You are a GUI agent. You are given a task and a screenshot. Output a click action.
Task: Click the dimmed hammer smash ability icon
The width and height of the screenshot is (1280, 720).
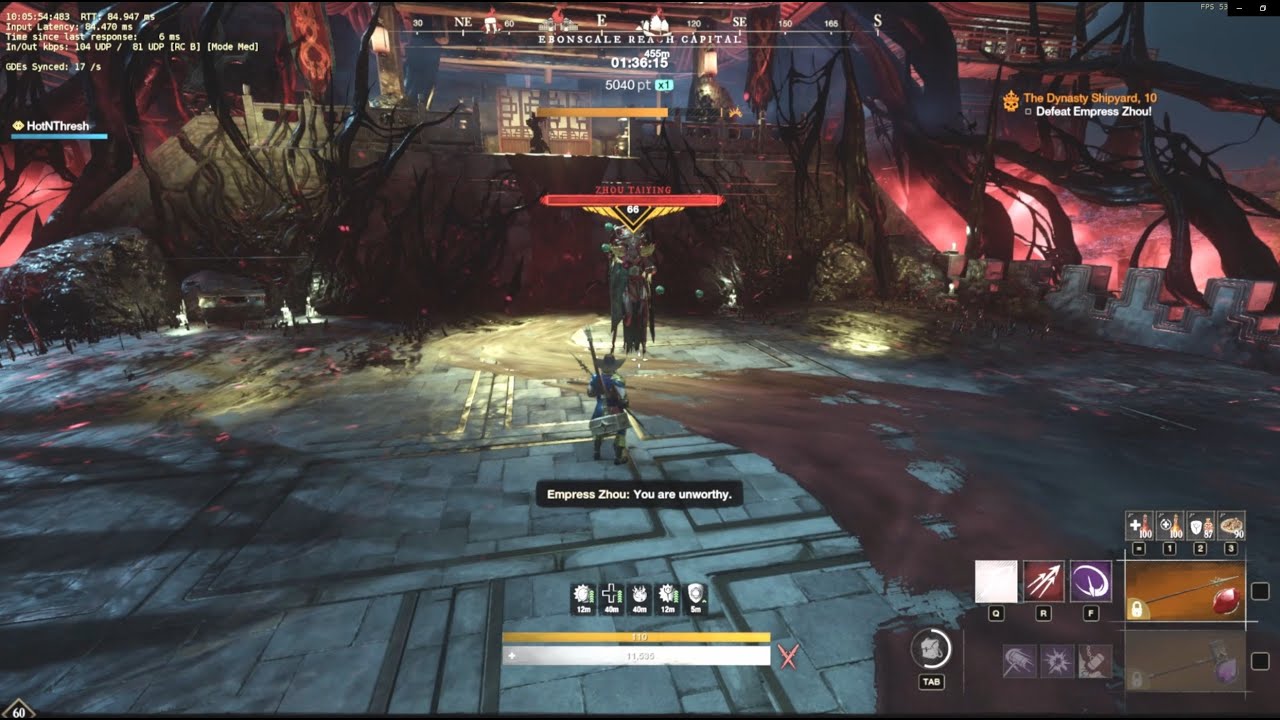click(x=1094, y=661)
